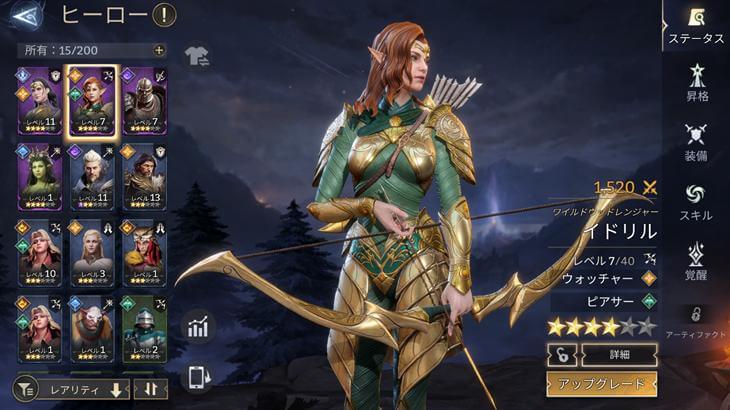Show the stats bar chart icon

coord(198,326)
